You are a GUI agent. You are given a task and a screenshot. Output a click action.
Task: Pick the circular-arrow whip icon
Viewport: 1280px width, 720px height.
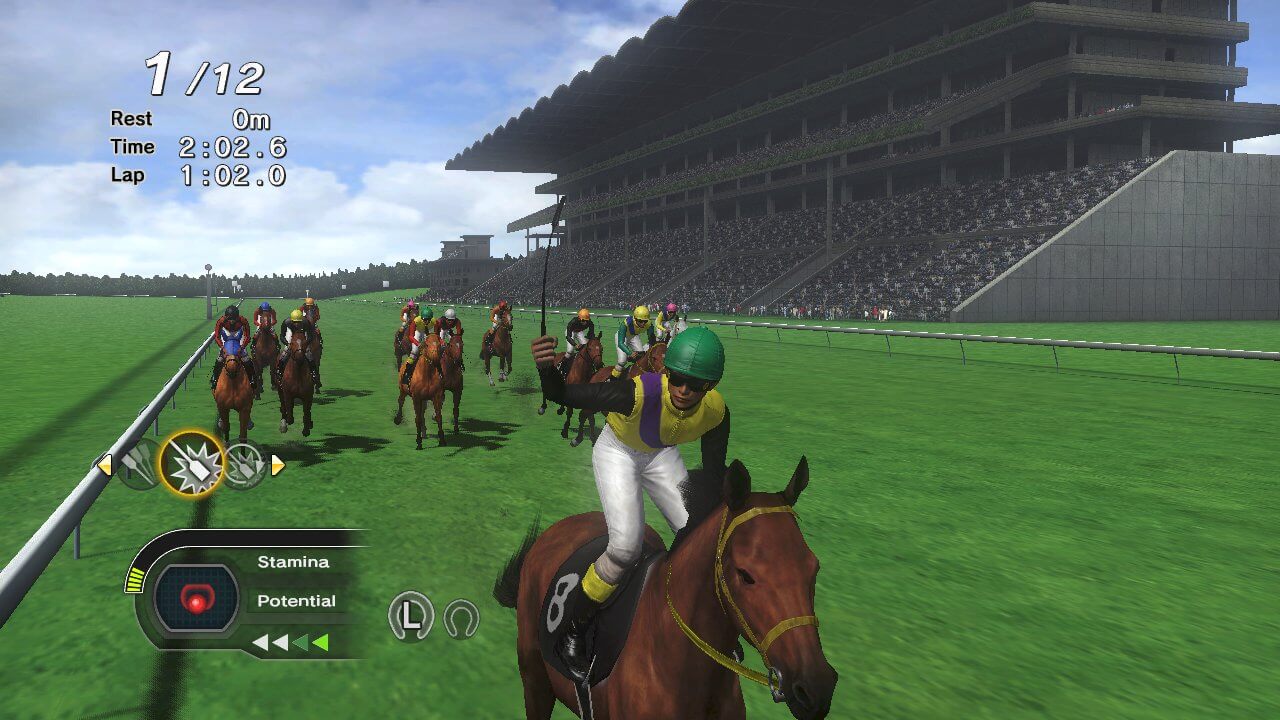coord(244,465)
